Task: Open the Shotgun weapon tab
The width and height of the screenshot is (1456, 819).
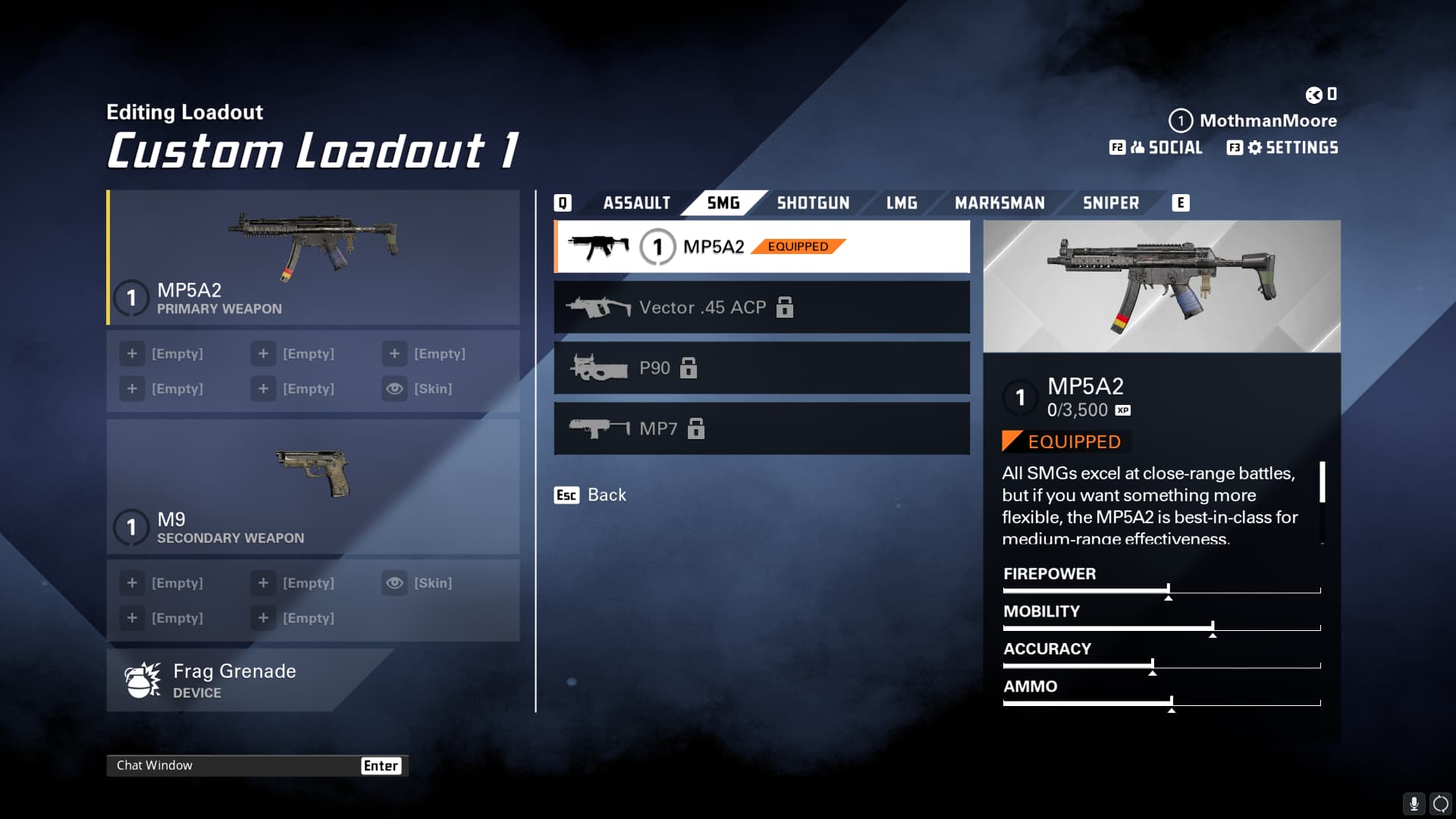Action: coord(813,203)
